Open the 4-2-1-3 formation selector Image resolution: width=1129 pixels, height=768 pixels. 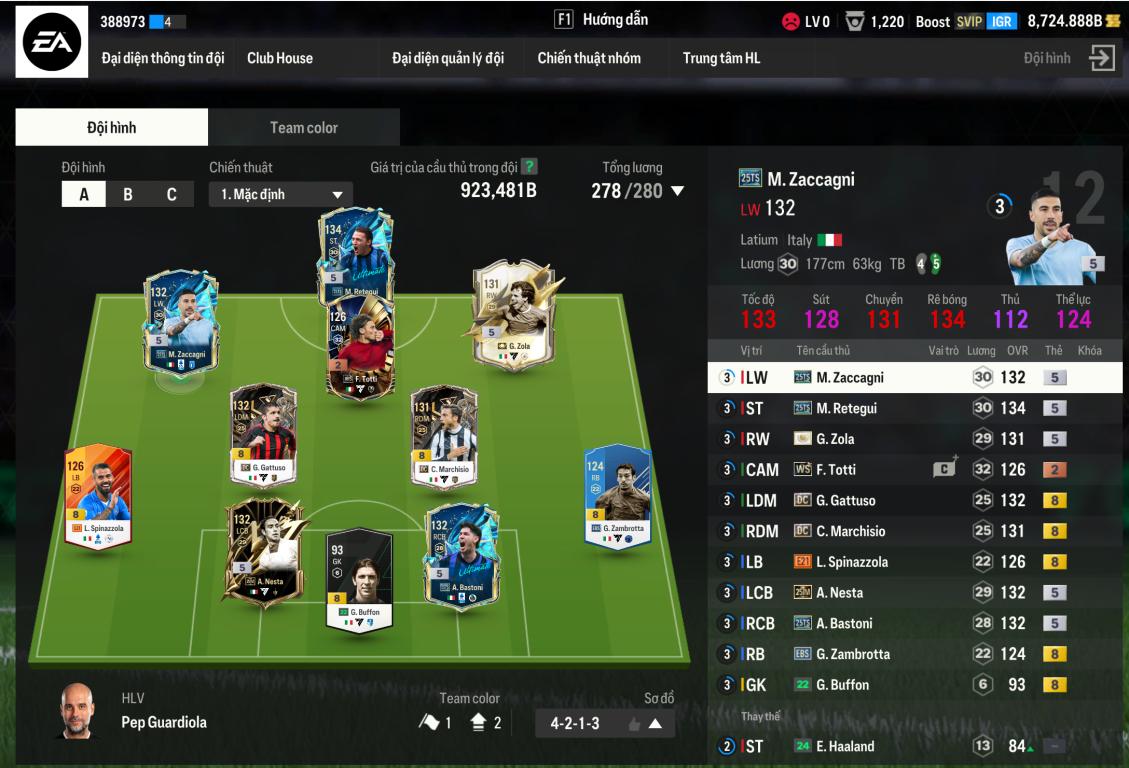605,723
